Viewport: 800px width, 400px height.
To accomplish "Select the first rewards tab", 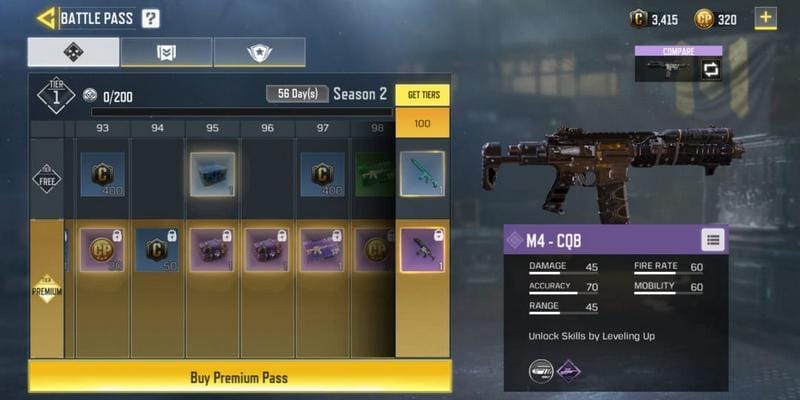I will coord(73,52).
